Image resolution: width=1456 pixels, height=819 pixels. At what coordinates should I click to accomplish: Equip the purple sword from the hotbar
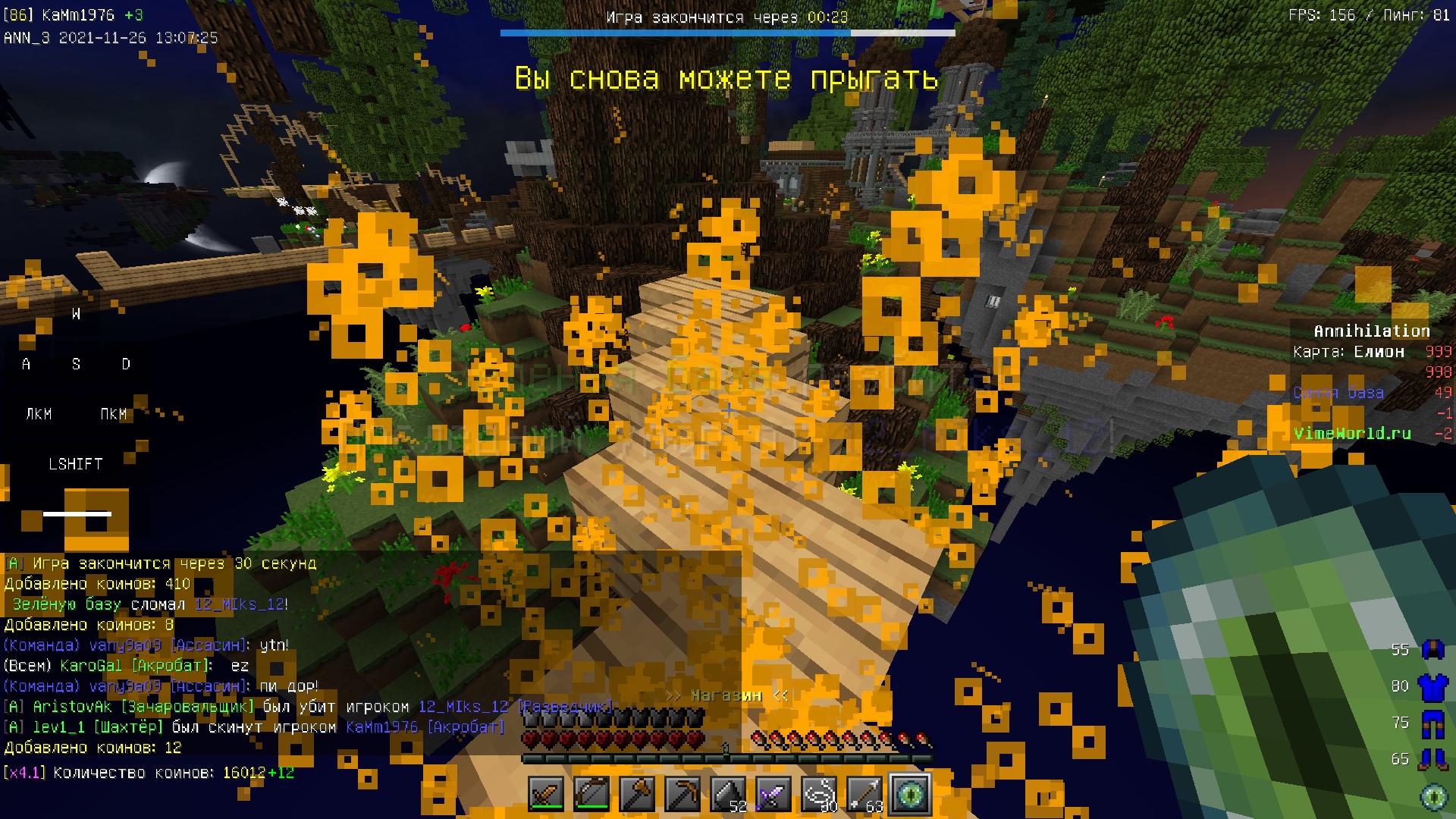click(773, 795)
